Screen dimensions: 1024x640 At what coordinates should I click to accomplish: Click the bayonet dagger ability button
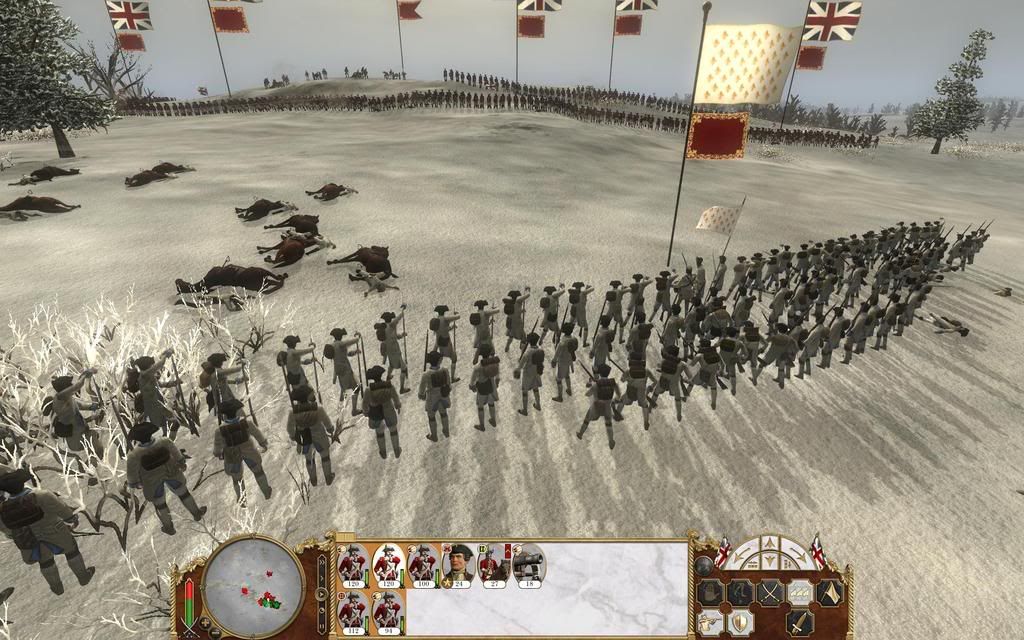point(798,622)
